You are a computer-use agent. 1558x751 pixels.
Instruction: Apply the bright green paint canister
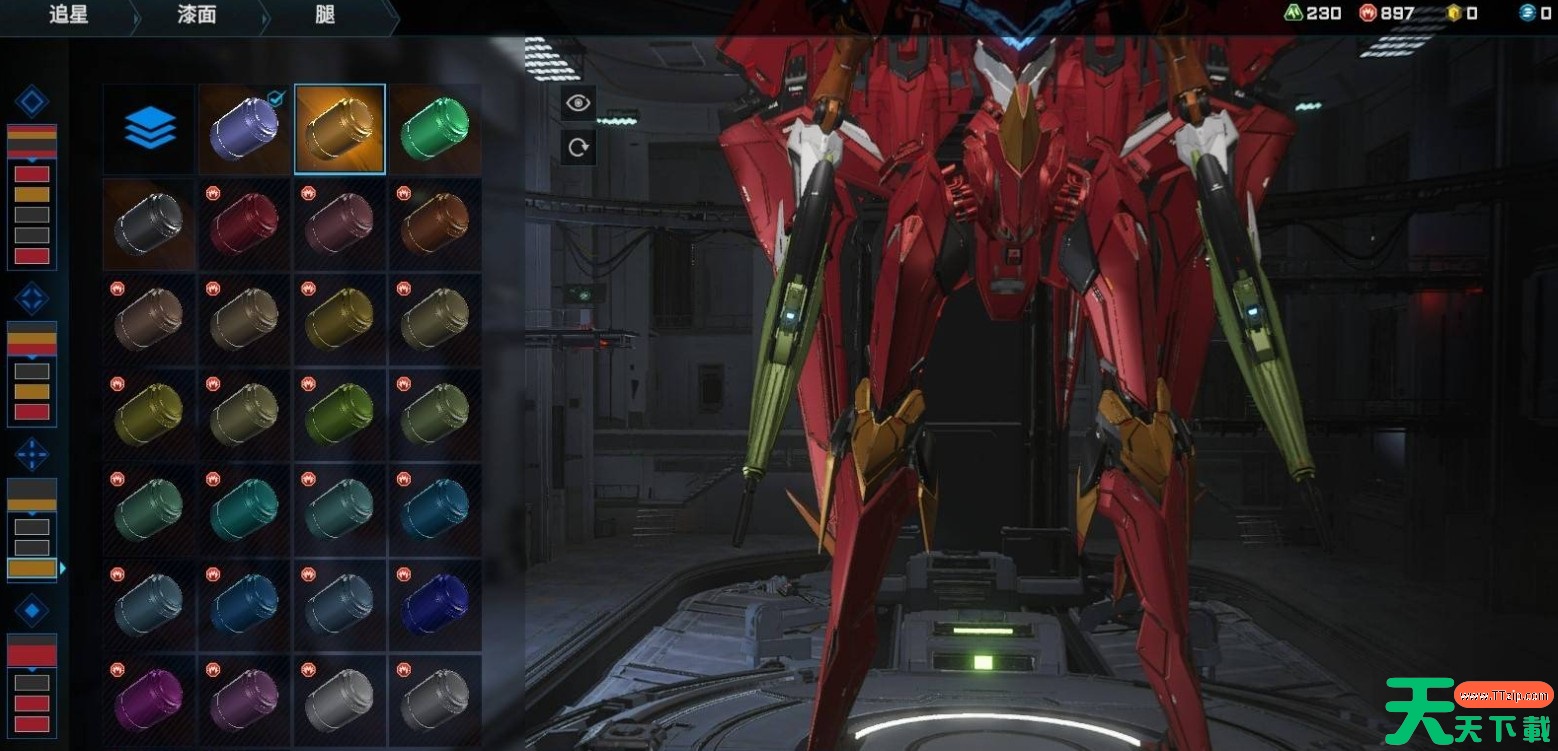click(435, 129)
